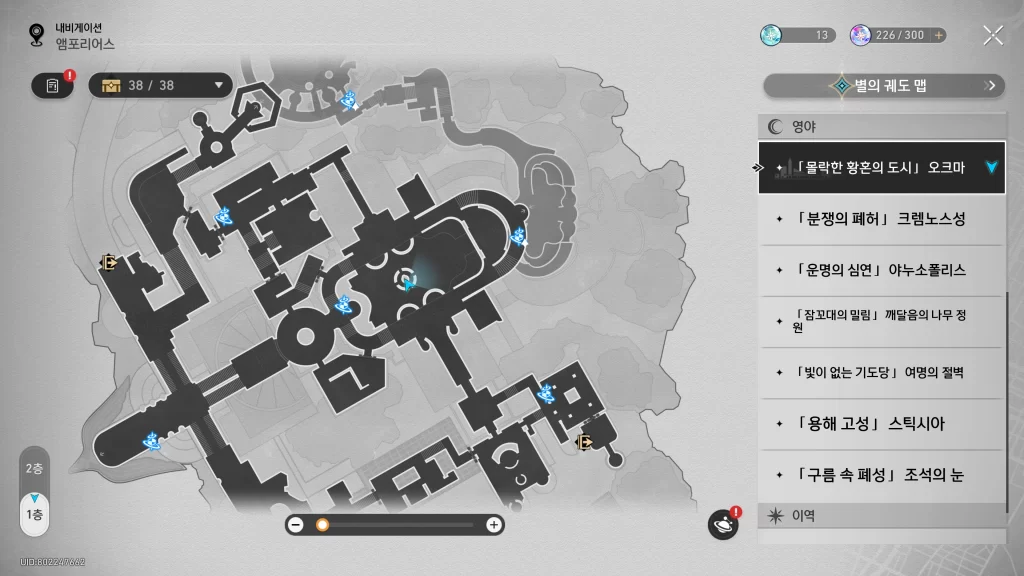Image resolution: width=1024 pixels, height=576 pixels.
Task: Open the 별의 궤도 맵 star rail map
Action: 884,86
